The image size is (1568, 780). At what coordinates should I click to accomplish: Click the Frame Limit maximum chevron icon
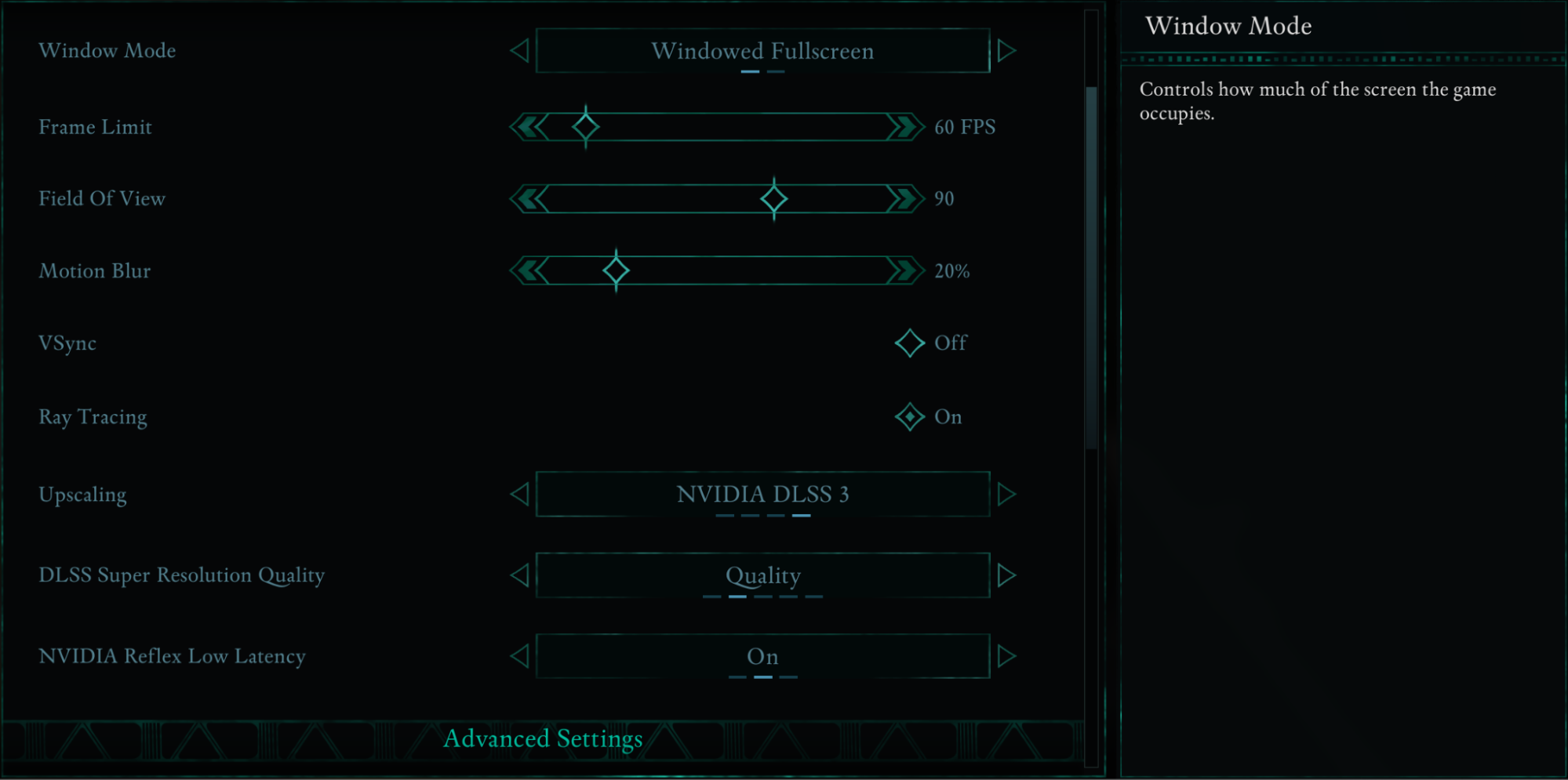pyautogui.click(x=902, y=126)
